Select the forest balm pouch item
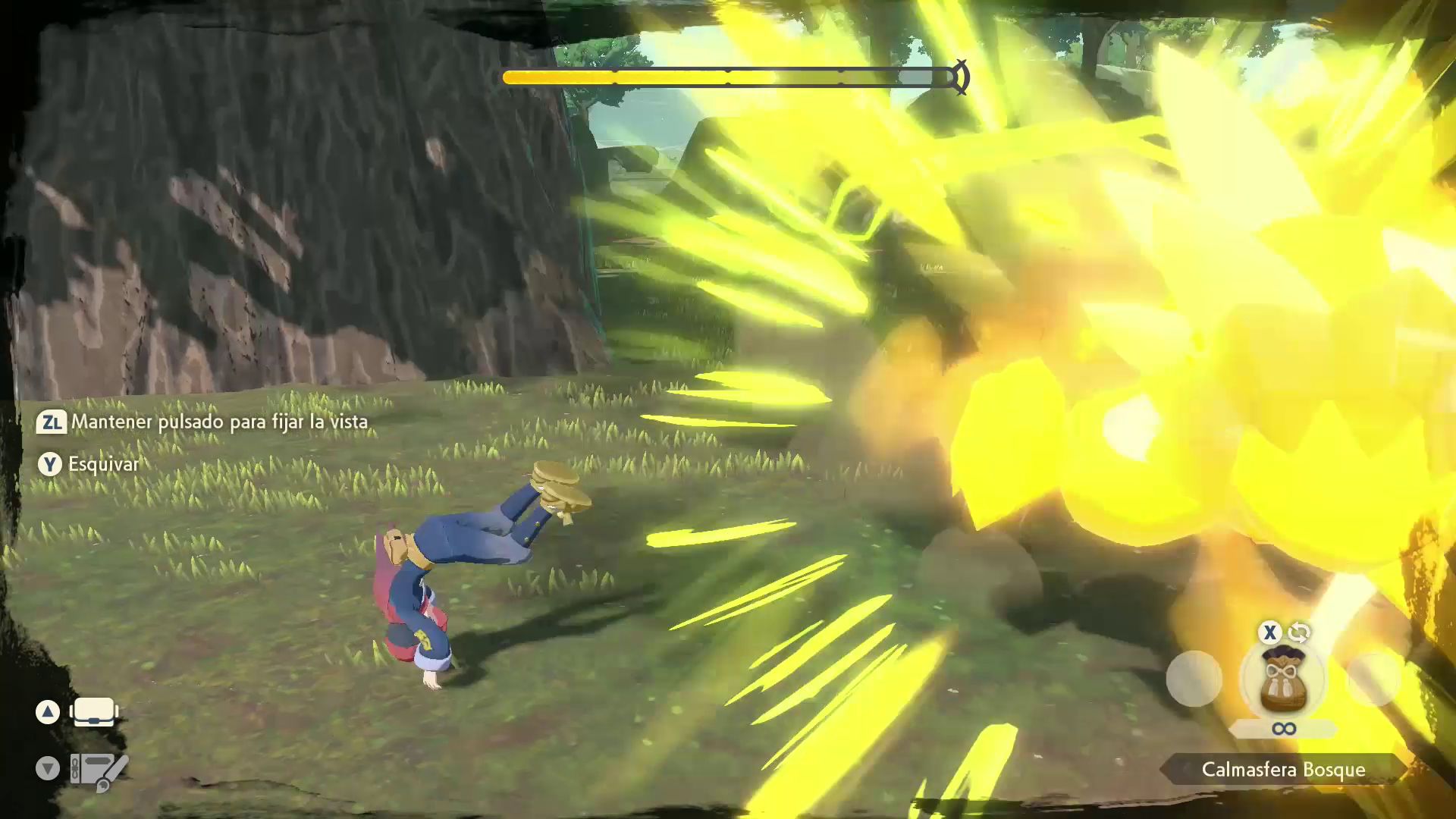Image resolution: width=1456 pixels, height=819 pixels. 1283,680
